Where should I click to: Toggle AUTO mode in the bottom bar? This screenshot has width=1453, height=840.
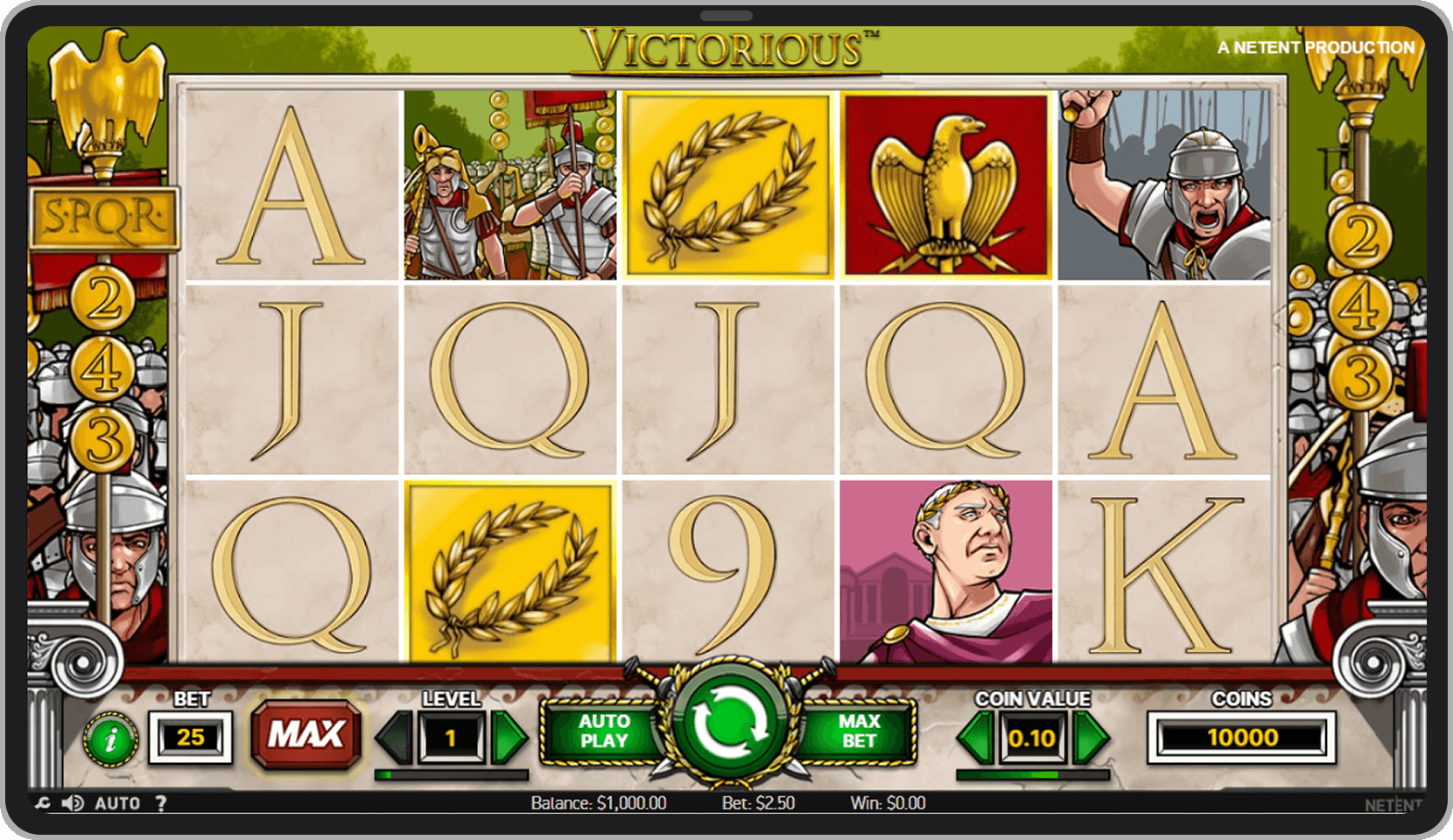coord(118,802)
